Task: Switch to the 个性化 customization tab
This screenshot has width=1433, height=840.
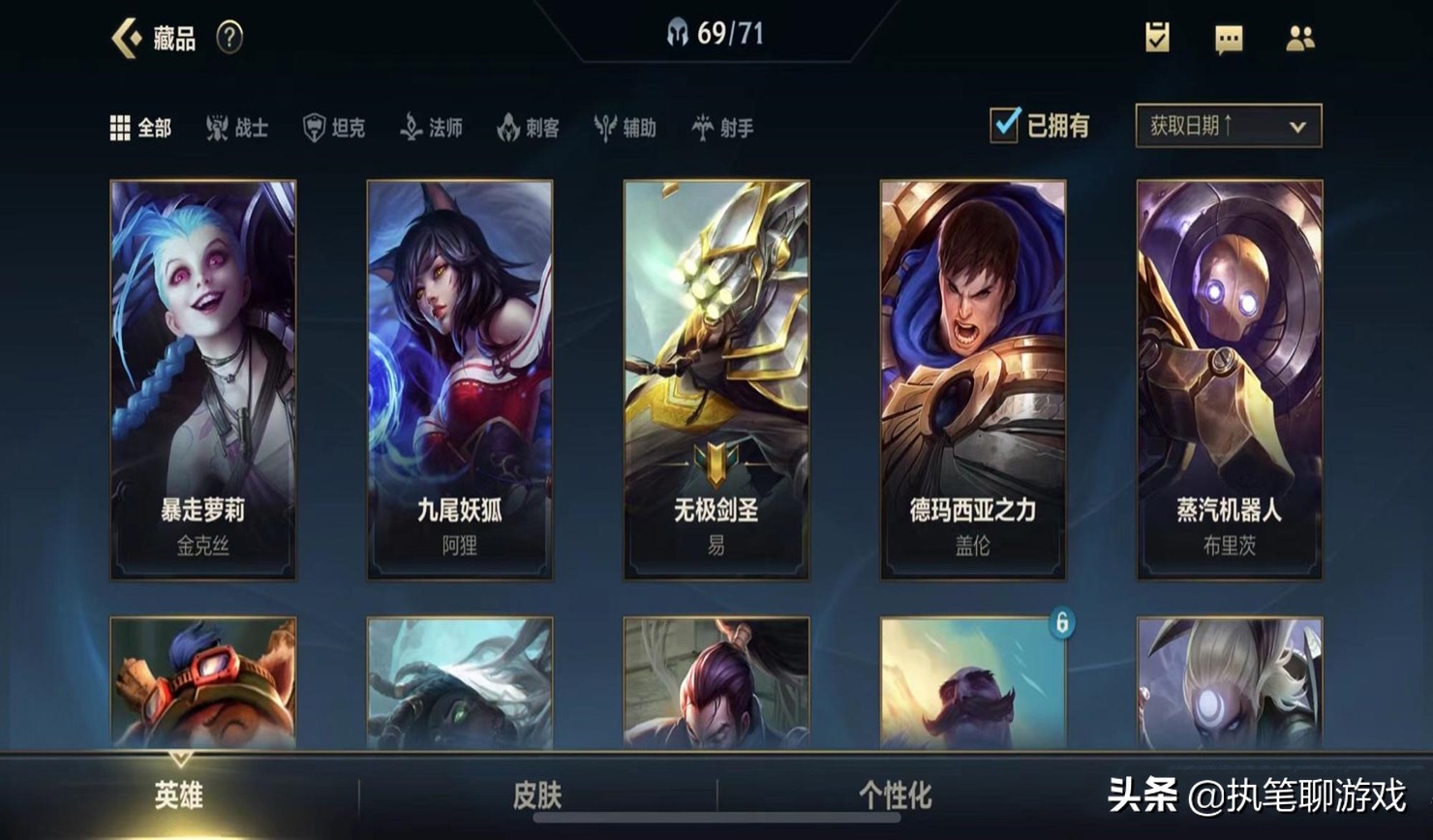Action: [895, 795]
